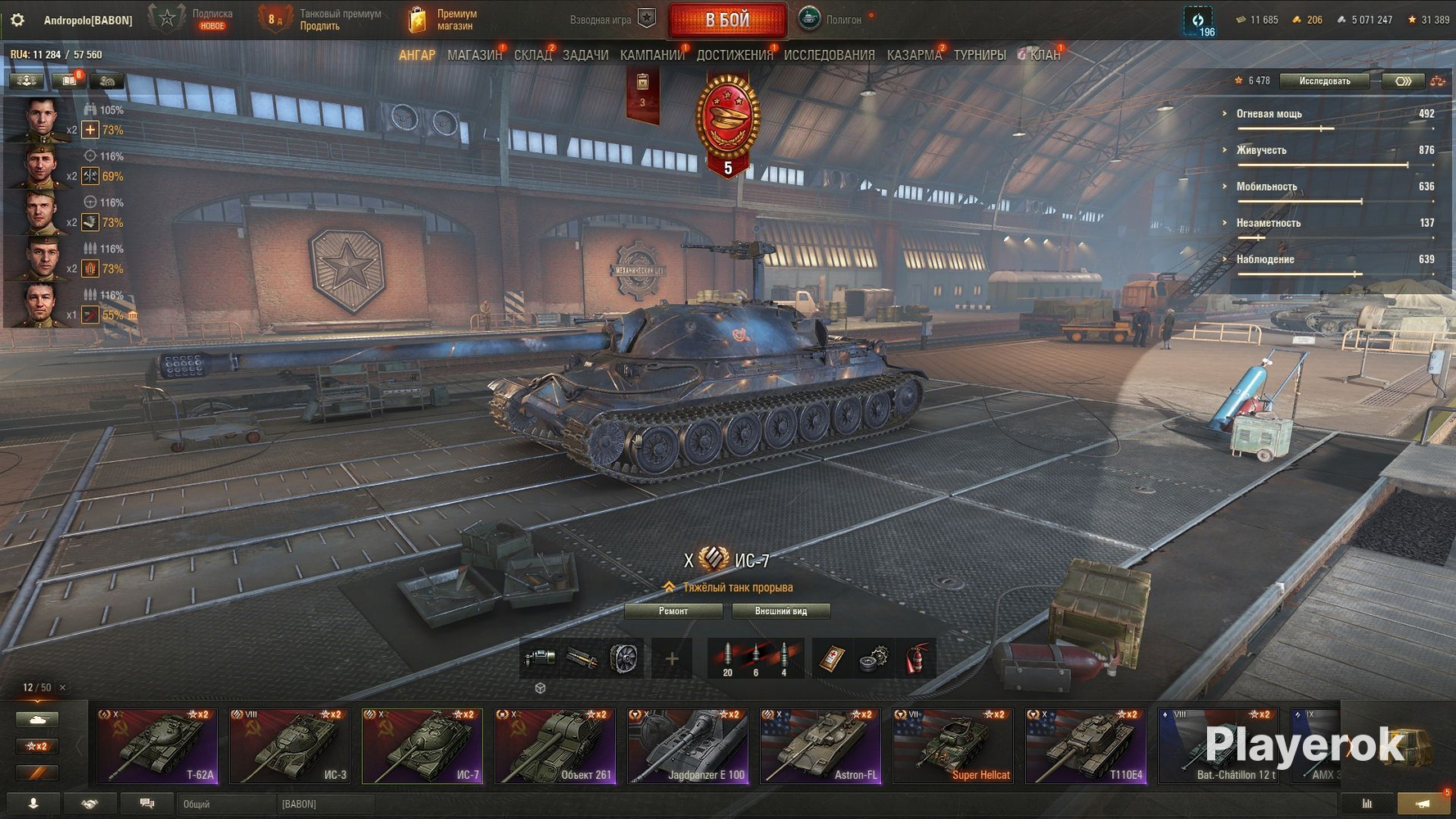Image resolution: width=1456 pixels, height=819 pixels.
Task: Select the Т-62А tank in the carousel
Action: (x=157, y=746)
